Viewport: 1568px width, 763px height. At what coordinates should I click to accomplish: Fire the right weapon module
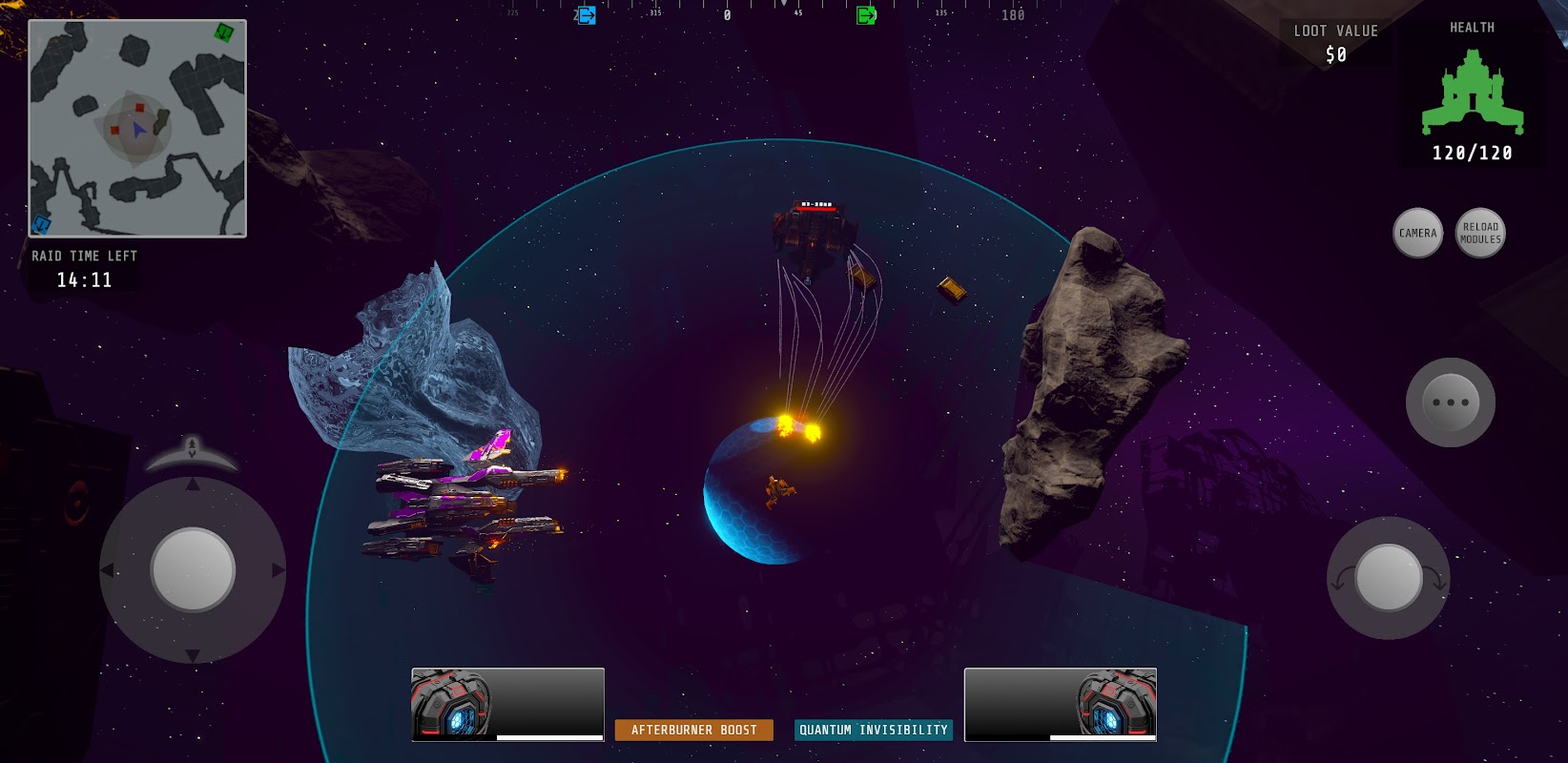[x=1061, y=705]
